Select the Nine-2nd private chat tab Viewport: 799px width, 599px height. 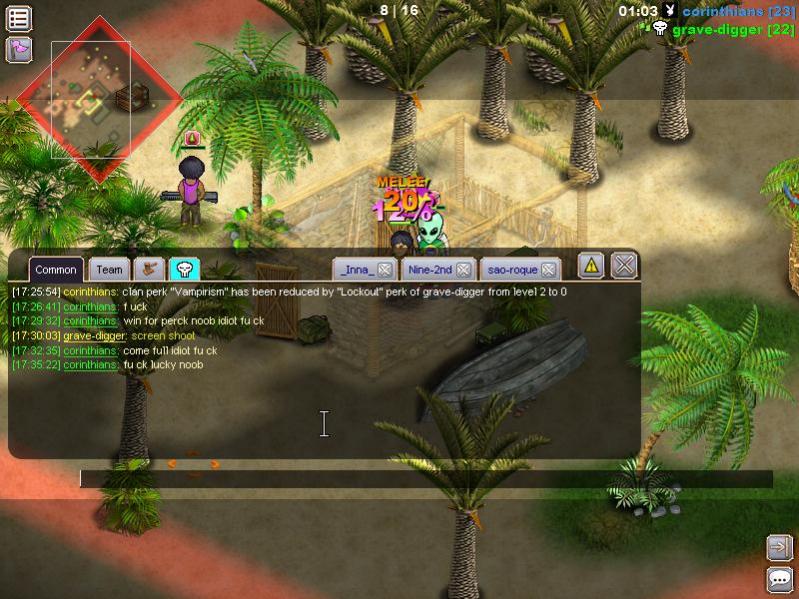click(x=430, y=269)
